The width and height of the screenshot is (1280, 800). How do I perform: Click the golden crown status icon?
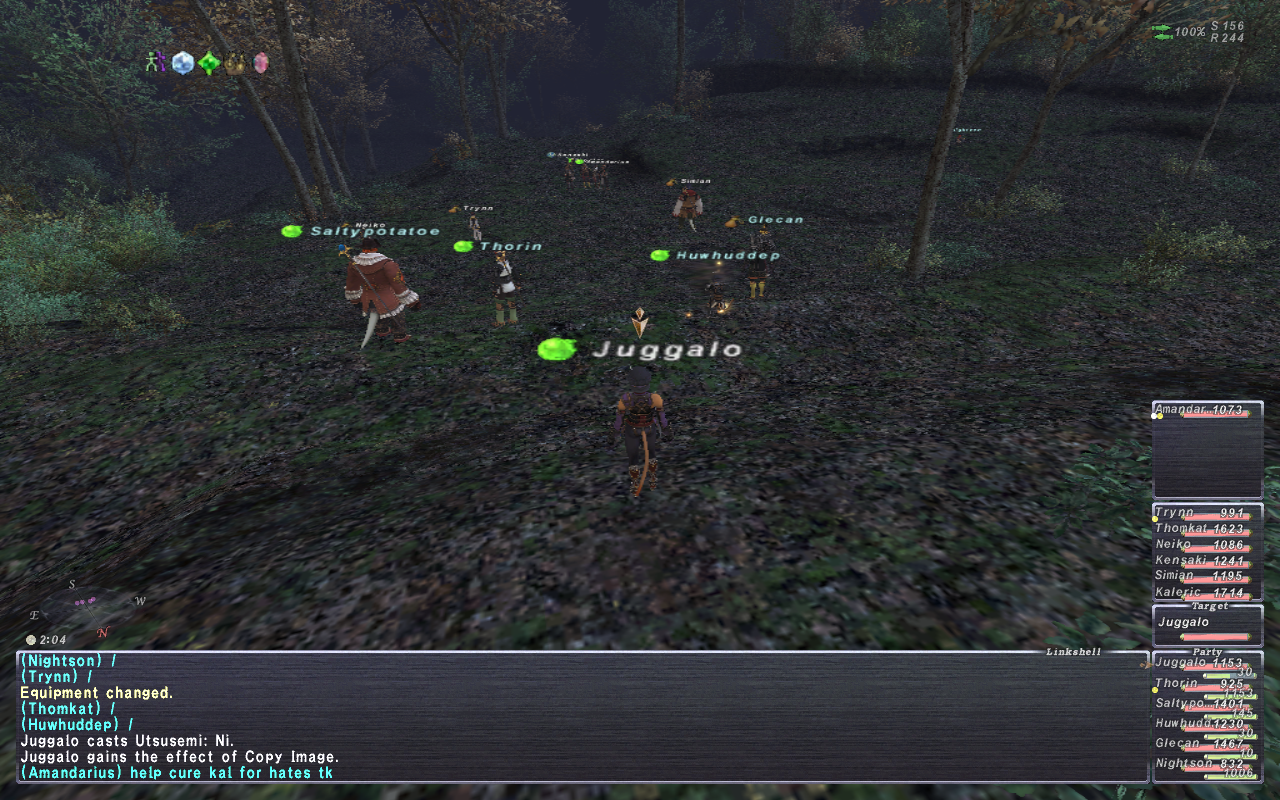pos(236,64)
